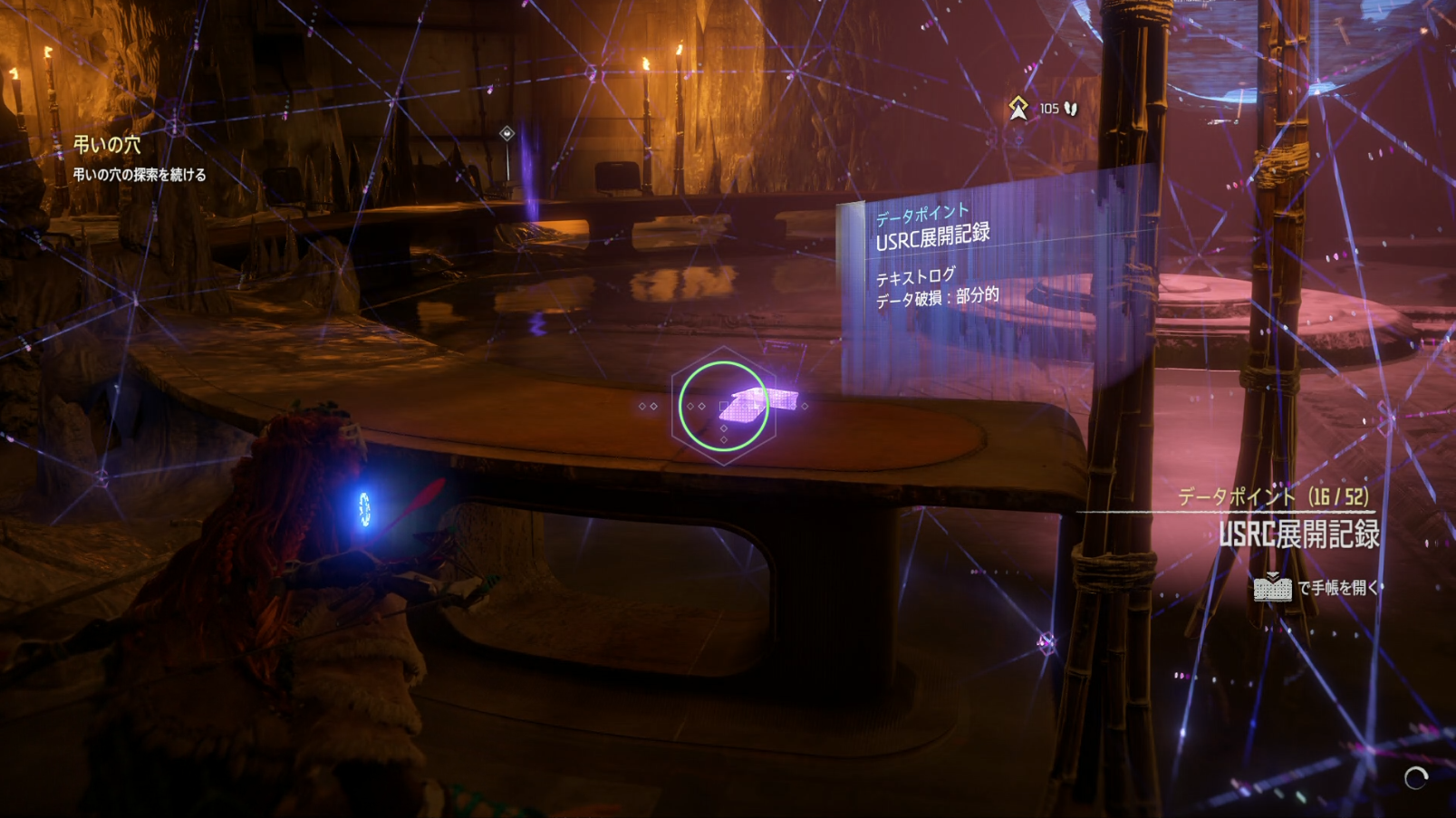Image resolution: width=1456 pixels, height=818 pixels.
Task: Scan the datapoint inside the green focus circle
Action: 723,407
